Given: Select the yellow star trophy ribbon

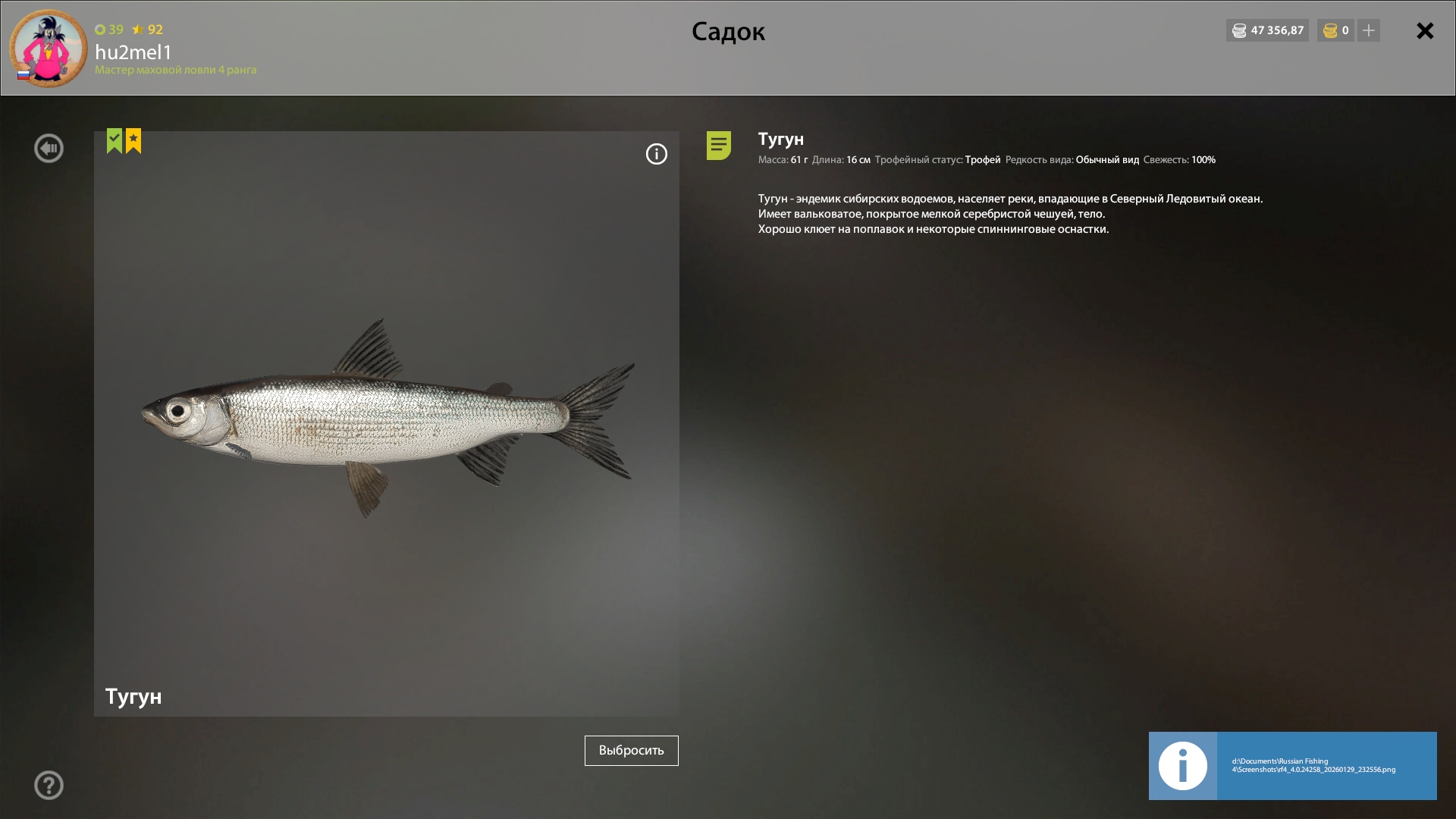Looking at the screenshot, I should 133,140.
